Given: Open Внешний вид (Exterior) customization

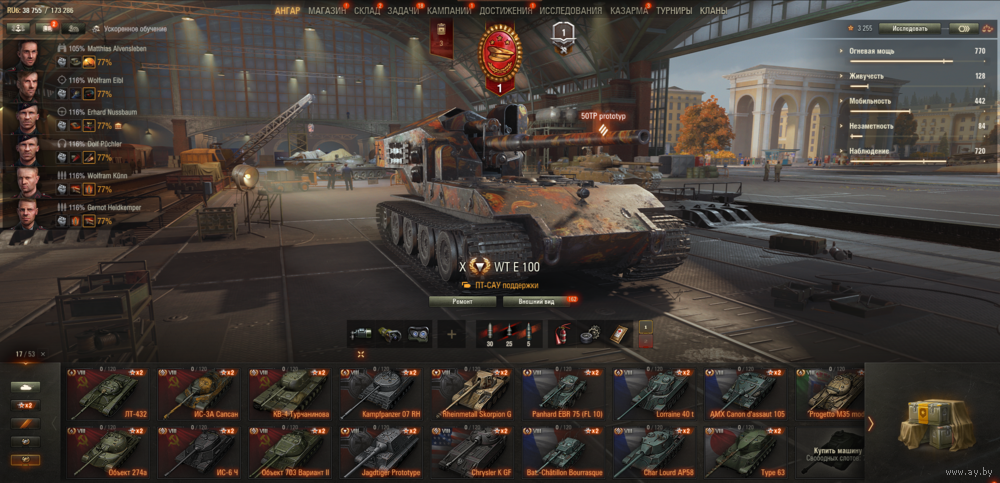Looking at the screenshot, I should click(x=530, y=300).
